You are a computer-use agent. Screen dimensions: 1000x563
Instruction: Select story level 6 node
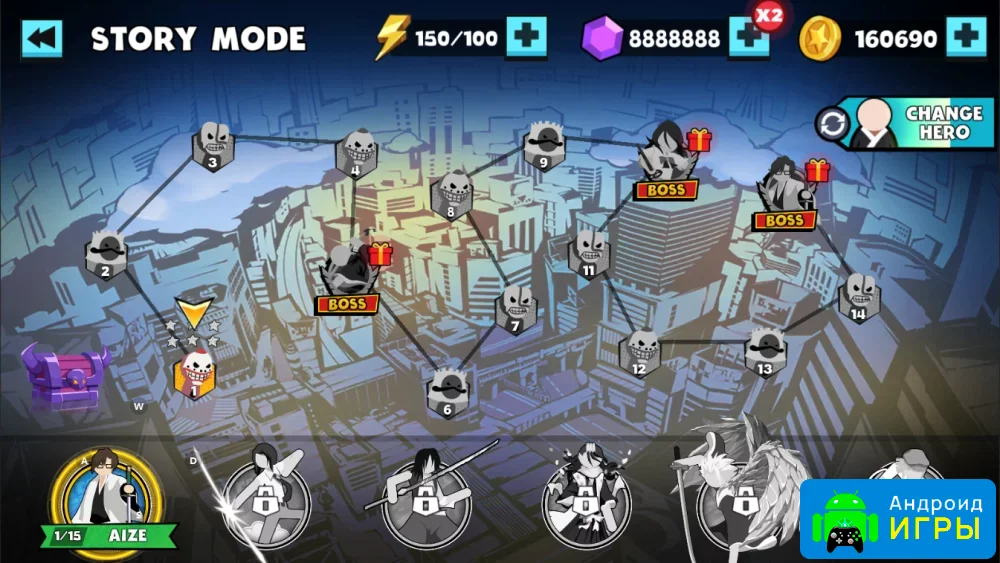pyautogui.click(x=447, y=393)
